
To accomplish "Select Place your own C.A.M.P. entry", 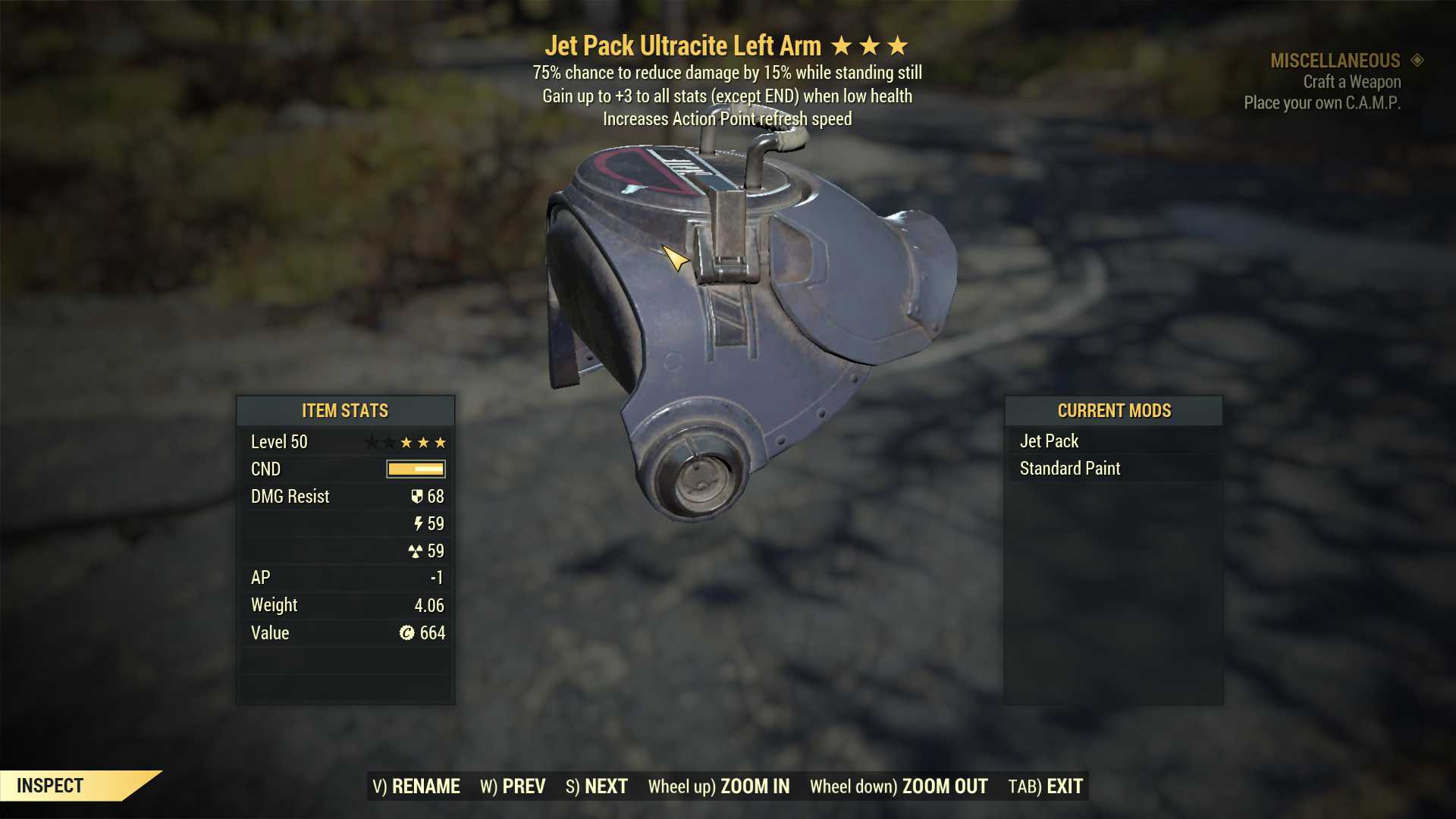I will click(1321, 102).
